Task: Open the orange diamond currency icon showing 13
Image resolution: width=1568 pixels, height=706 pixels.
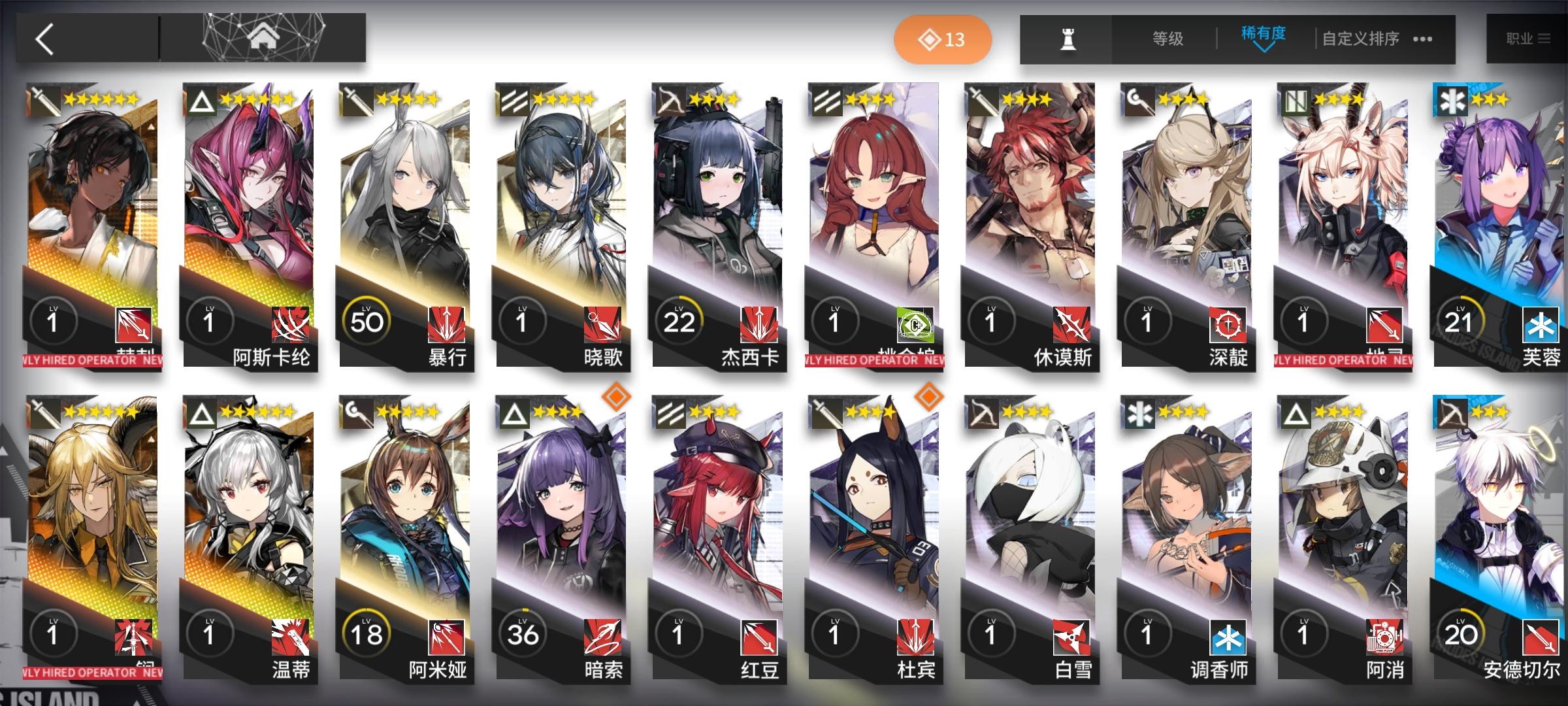Action: pos(943,39)
